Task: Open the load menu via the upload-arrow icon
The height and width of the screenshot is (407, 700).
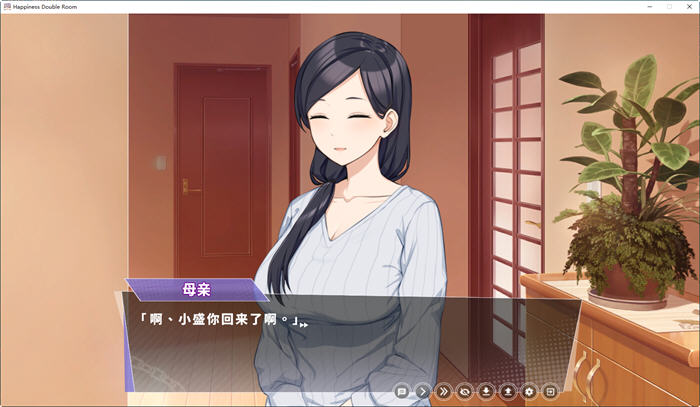Action: (507, 391)
